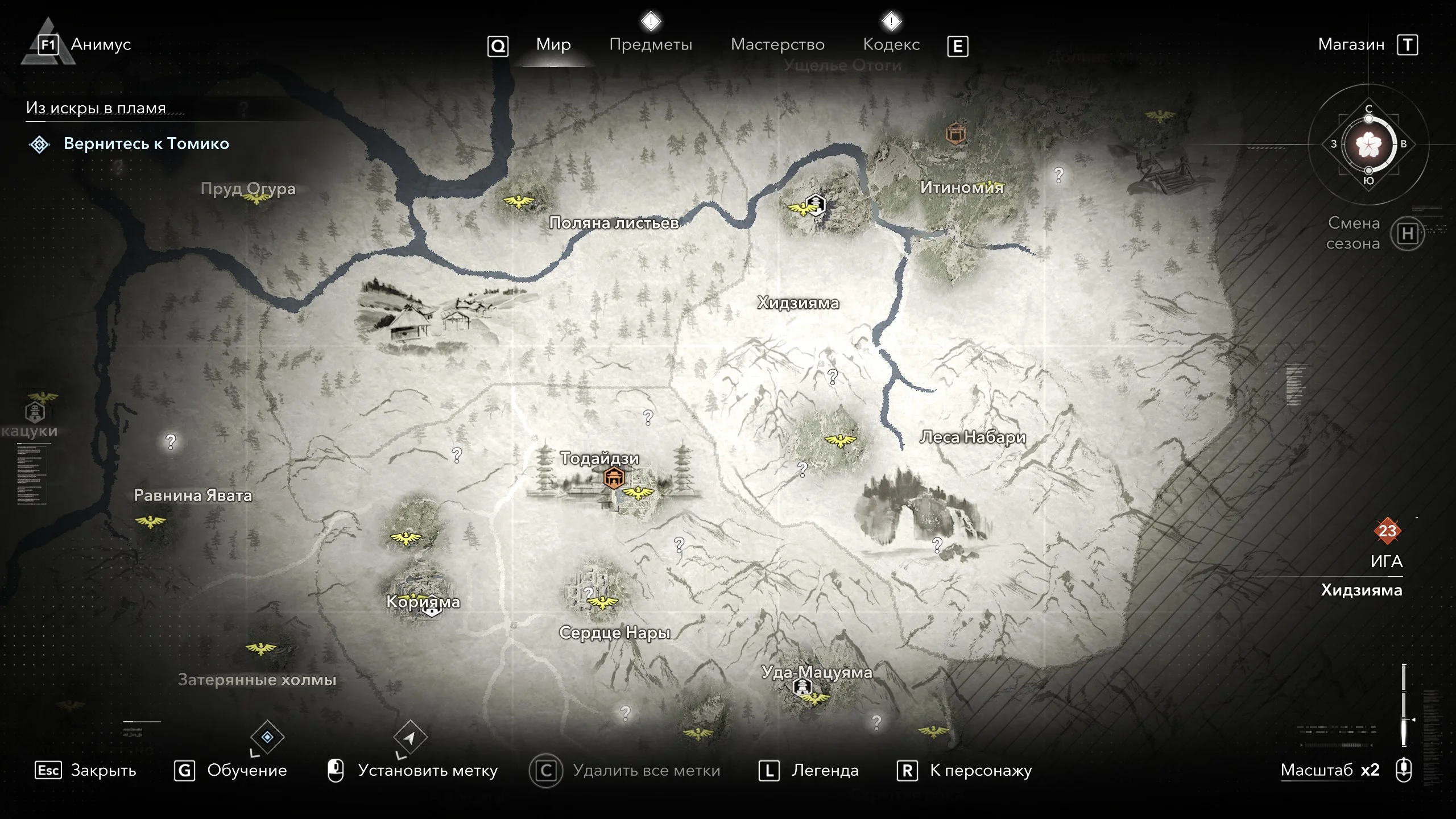Viewport: 1456px width, 819px height.
Task: Click the Удалить все метки button
Action: 646,771
